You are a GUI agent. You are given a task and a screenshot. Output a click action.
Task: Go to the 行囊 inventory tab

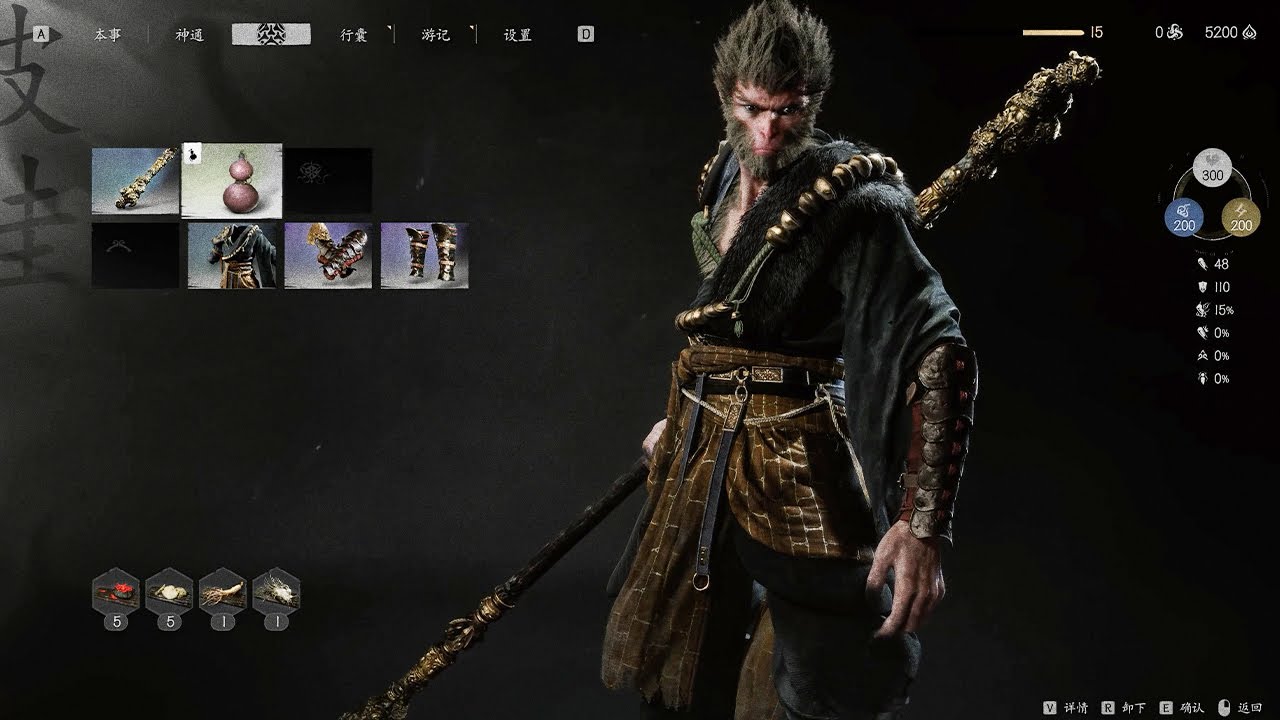tap(353, 35)
